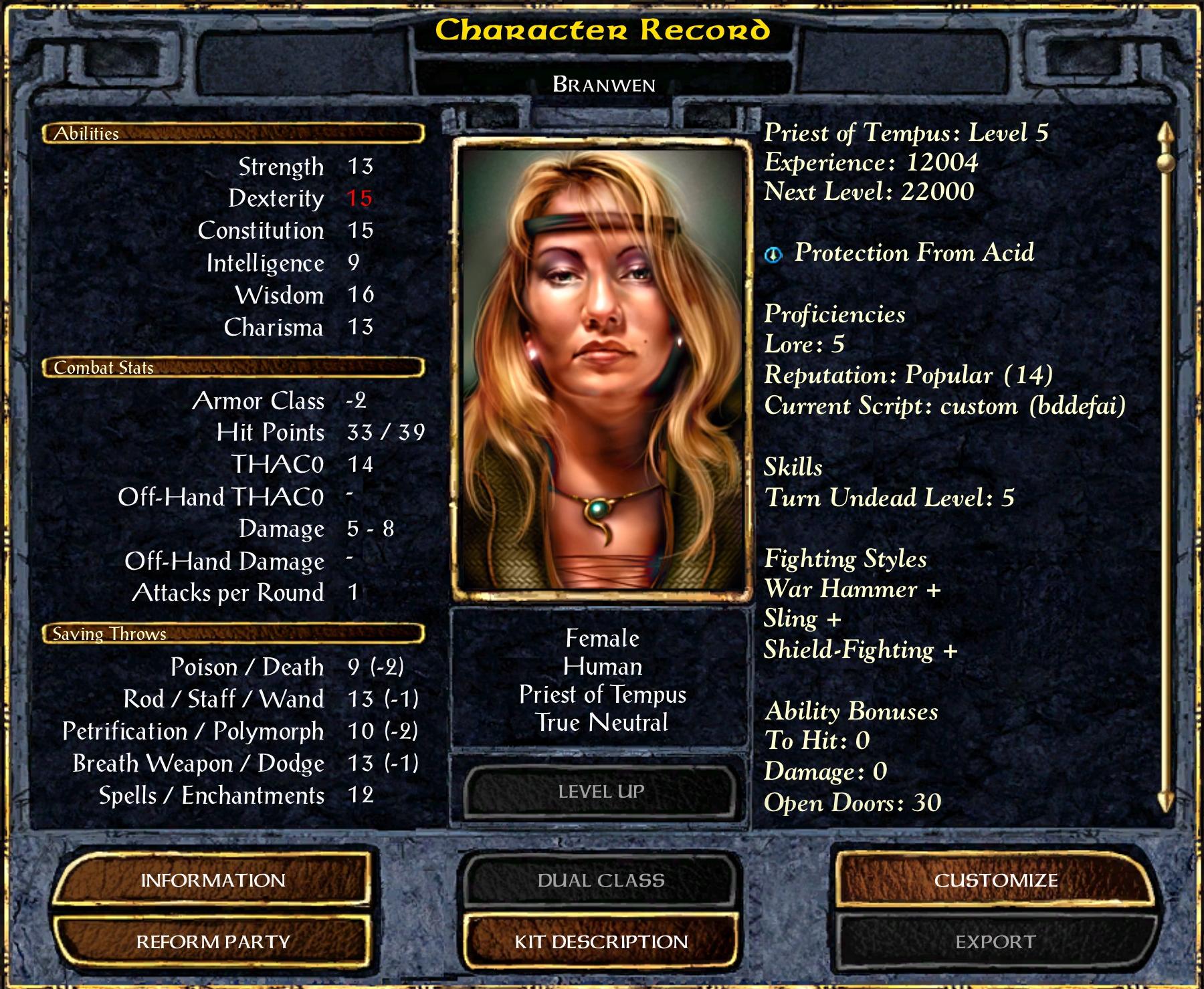The width and height of the screenshot is (1204, 989).
Task: Open the Customize options
Action: [x=995, y=880]
